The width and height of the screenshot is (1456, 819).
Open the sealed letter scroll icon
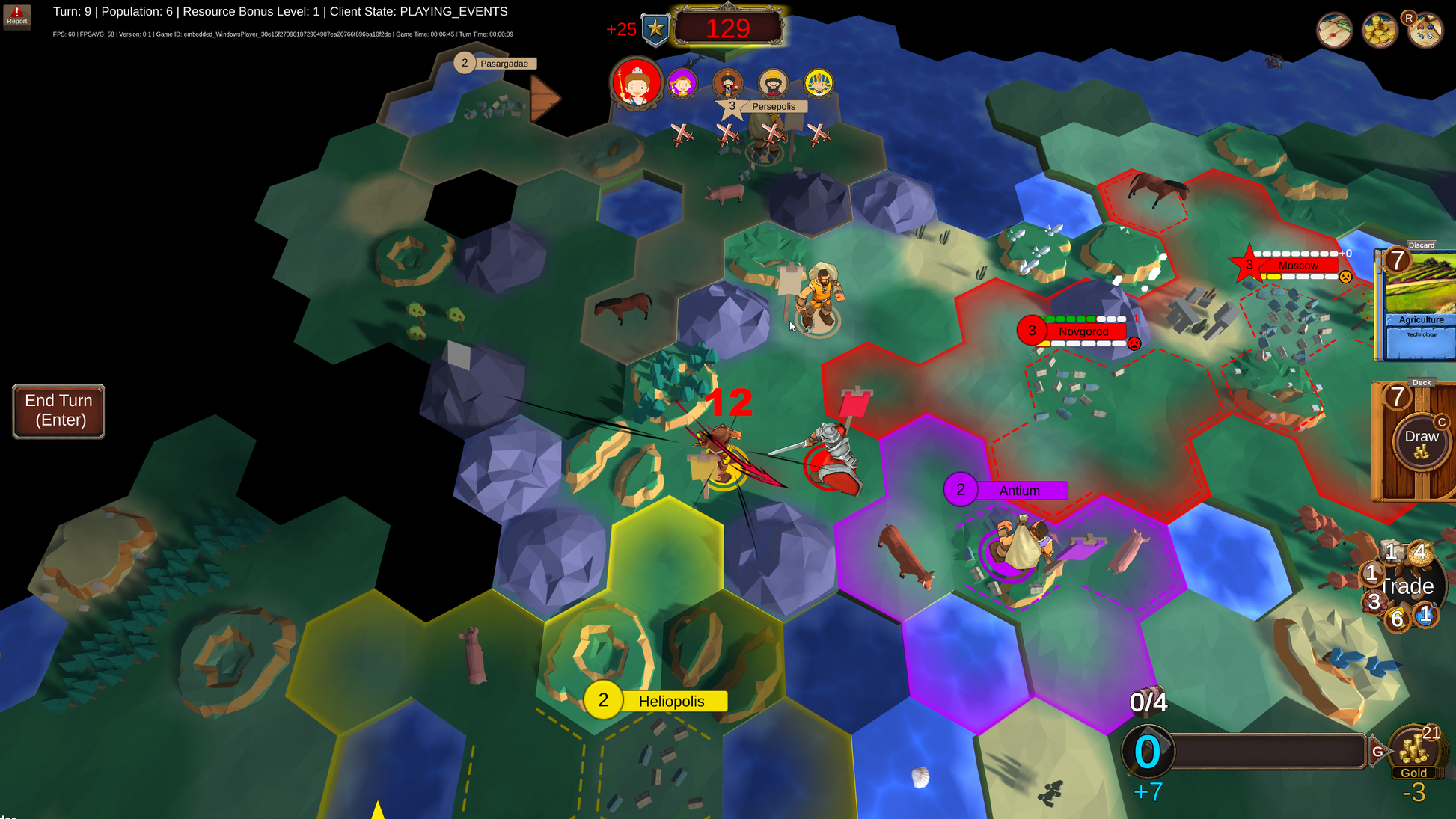click(x=1334, y=30)
